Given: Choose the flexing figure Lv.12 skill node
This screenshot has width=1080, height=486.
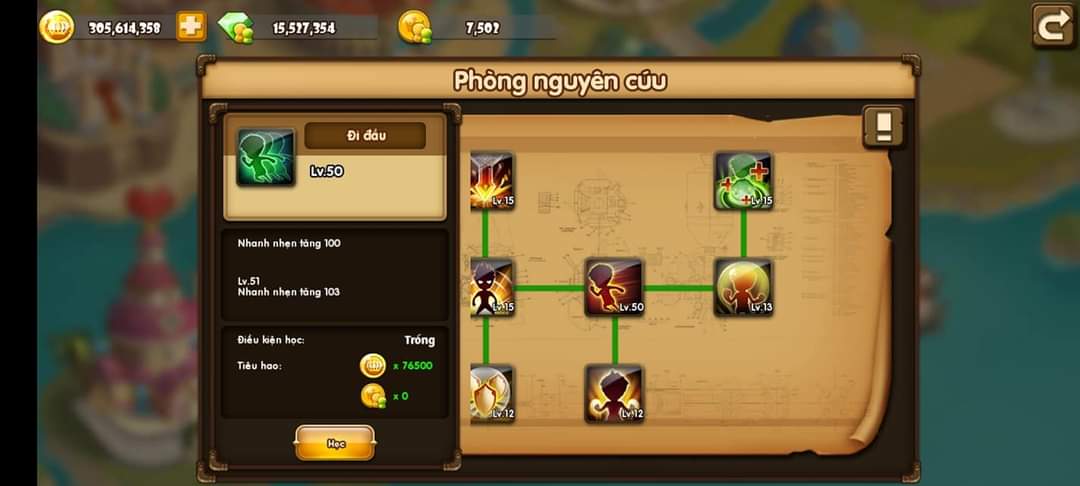Looking at the screenshot, I should click(614, 393).
